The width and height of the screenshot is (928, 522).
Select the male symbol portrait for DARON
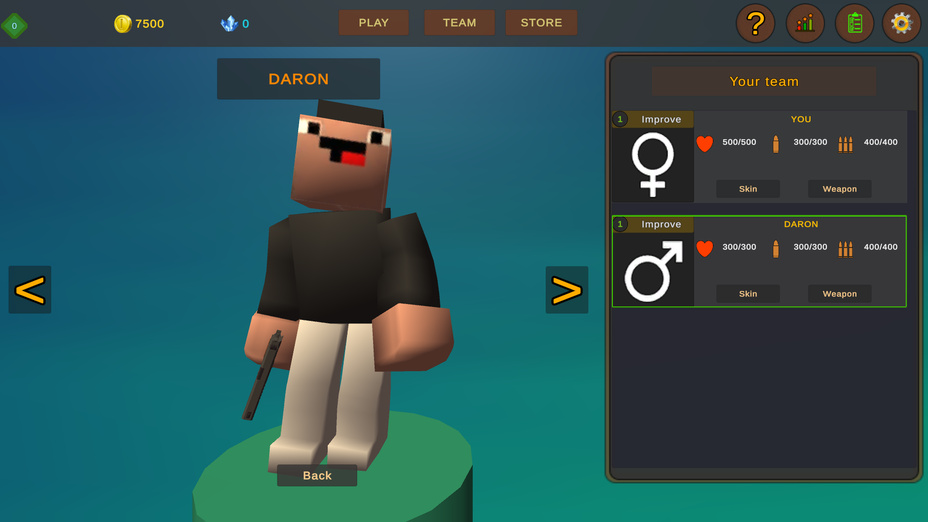point(653,270)
